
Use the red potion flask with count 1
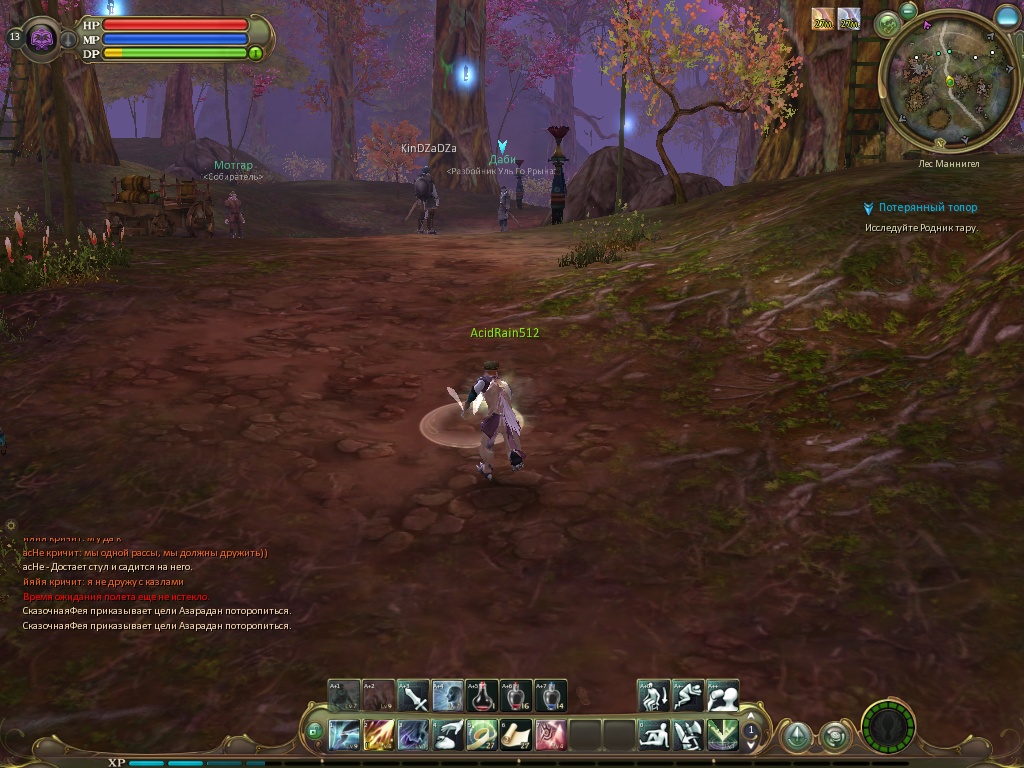tap(482, 696)
